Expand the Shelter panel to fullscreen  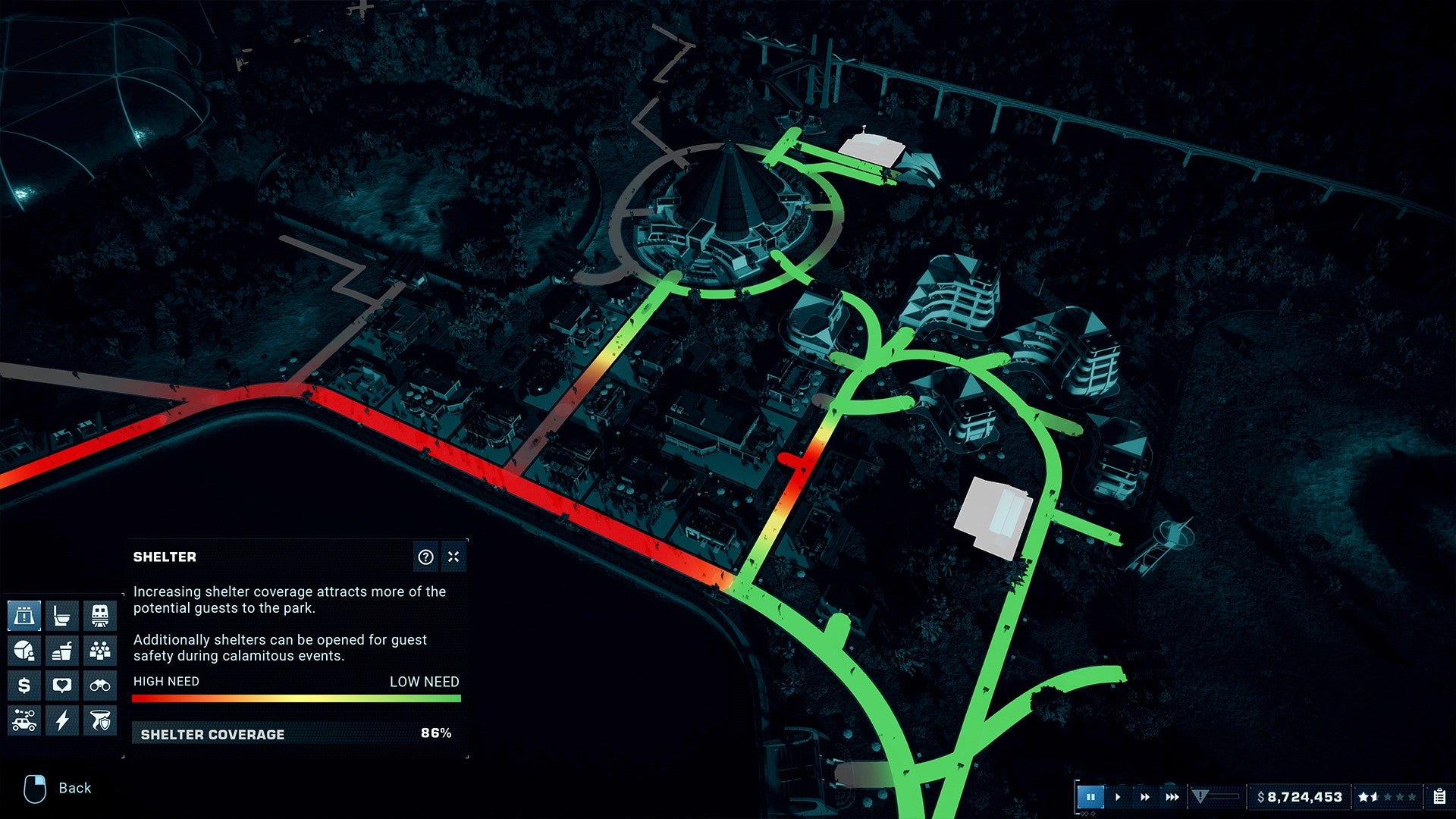coord(452,557)
